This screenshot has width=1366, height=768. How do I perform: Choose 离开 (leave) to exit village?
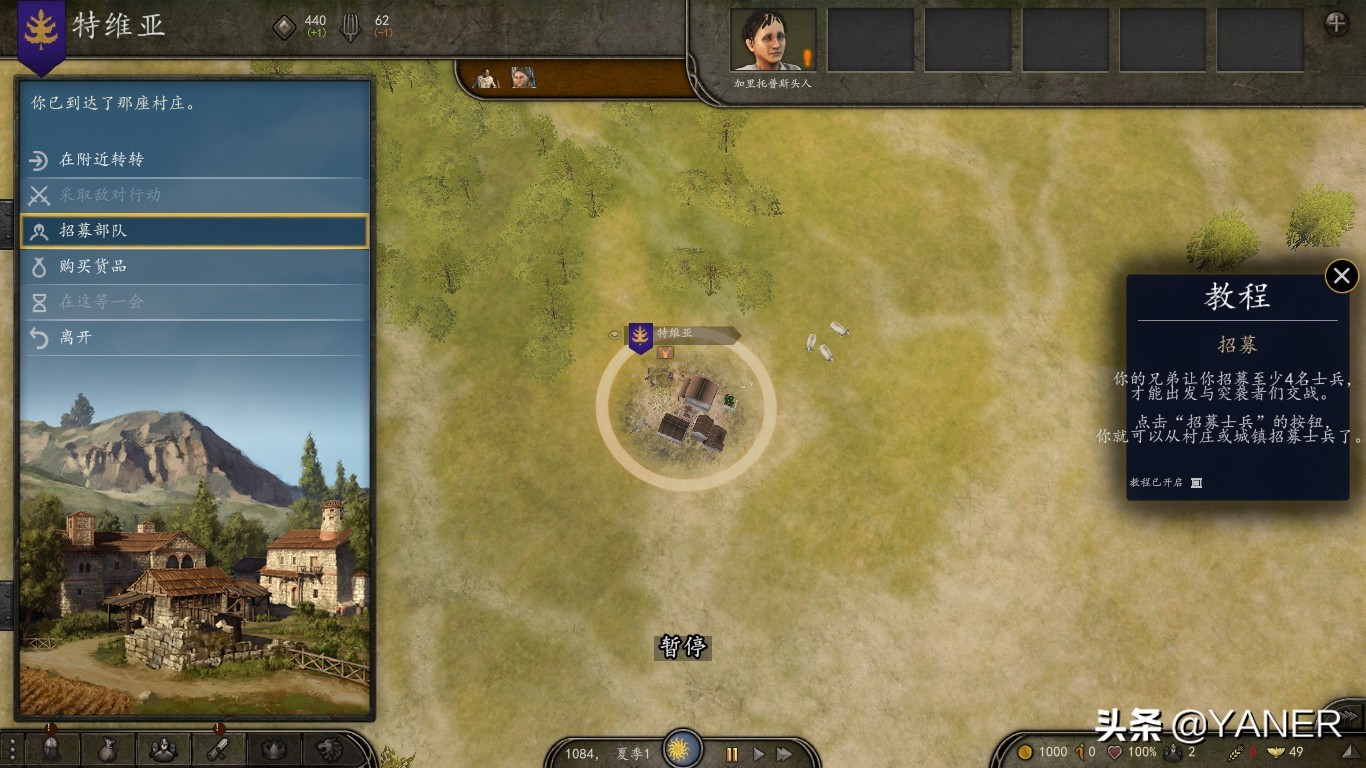(194, 338)
